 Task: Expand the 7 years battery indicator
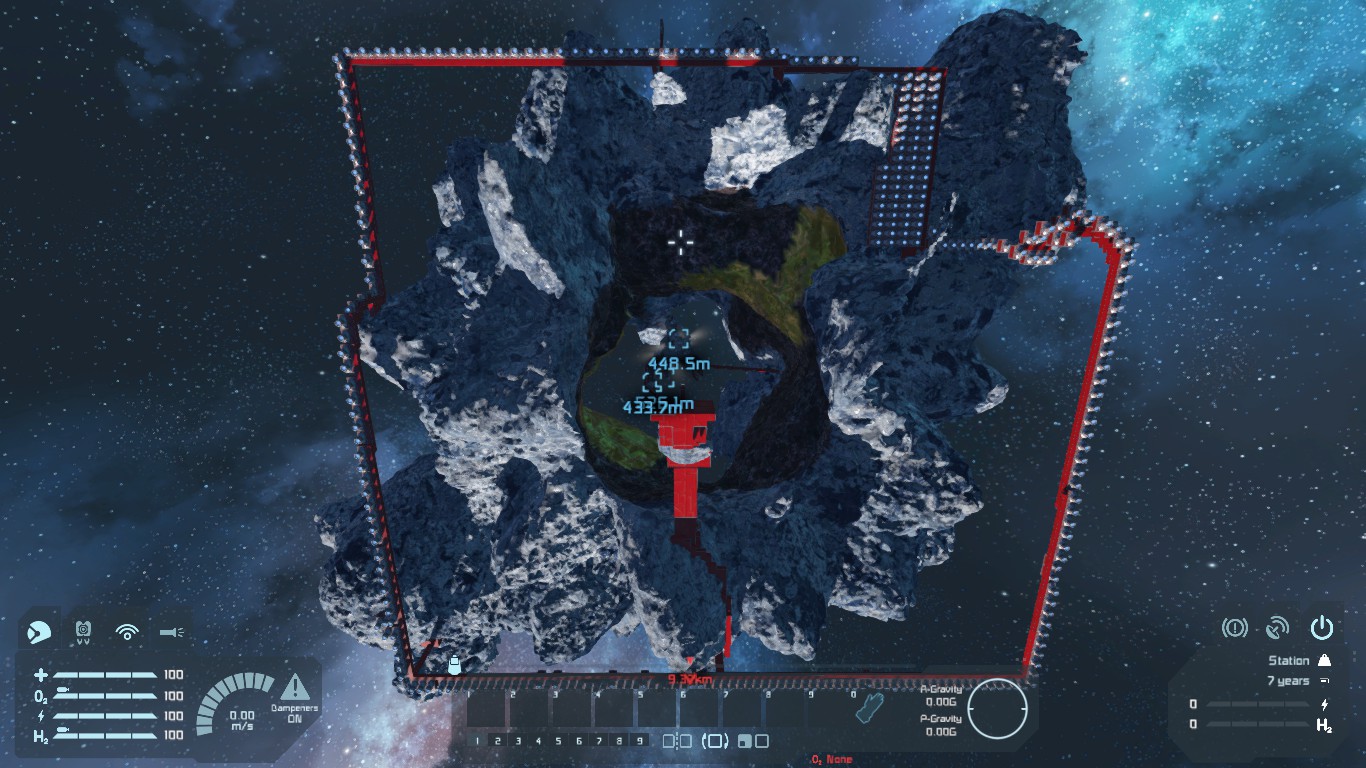[x=1289, y=681]
